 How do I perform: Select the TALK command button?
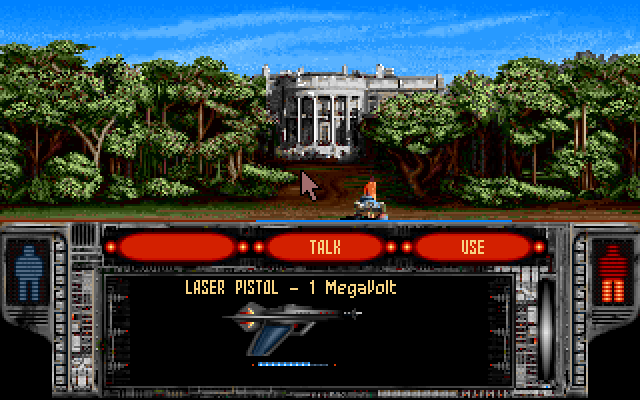point(325,247)
